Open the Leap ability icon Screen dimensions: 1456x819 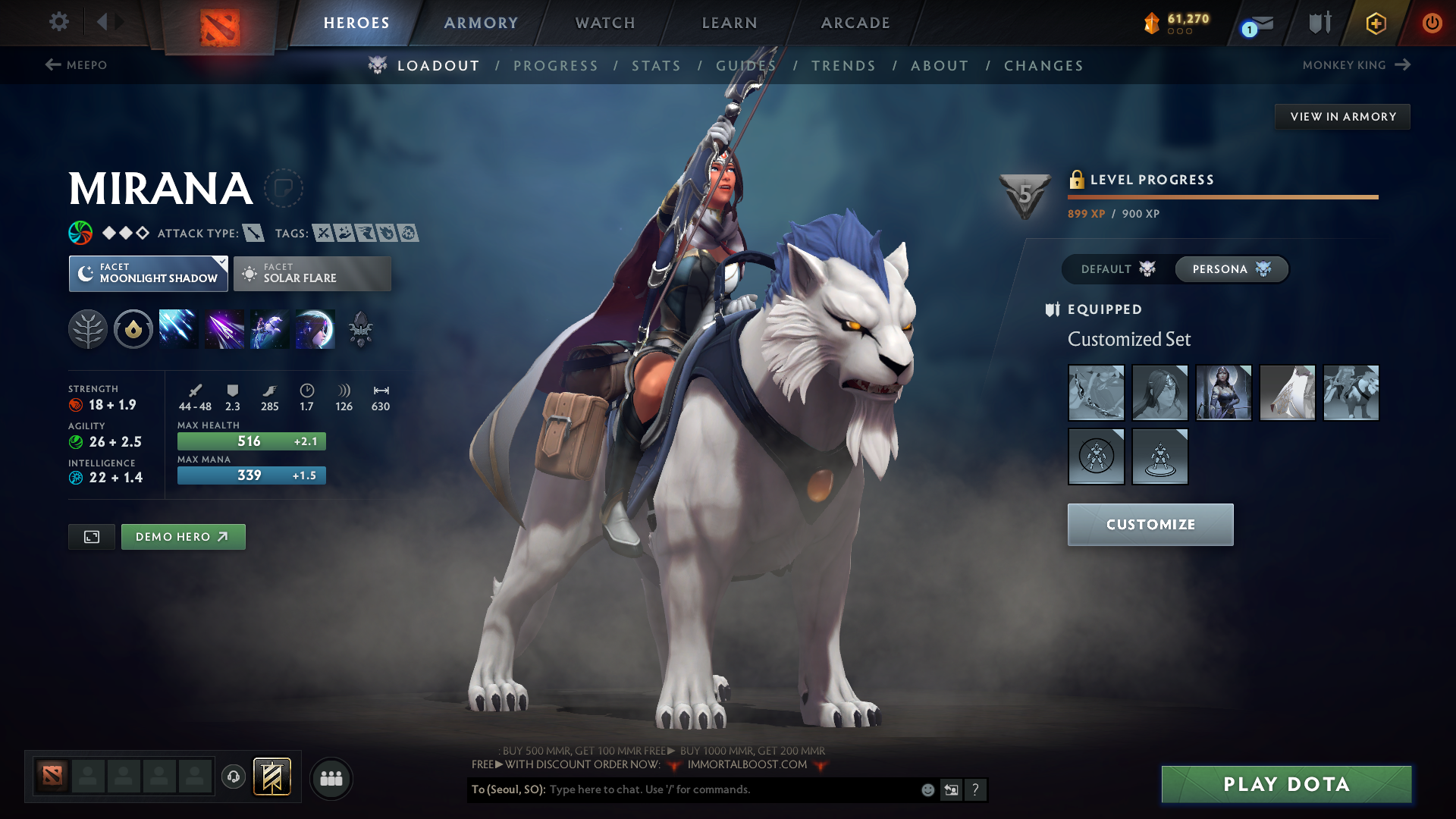click(x=269, y=328)
